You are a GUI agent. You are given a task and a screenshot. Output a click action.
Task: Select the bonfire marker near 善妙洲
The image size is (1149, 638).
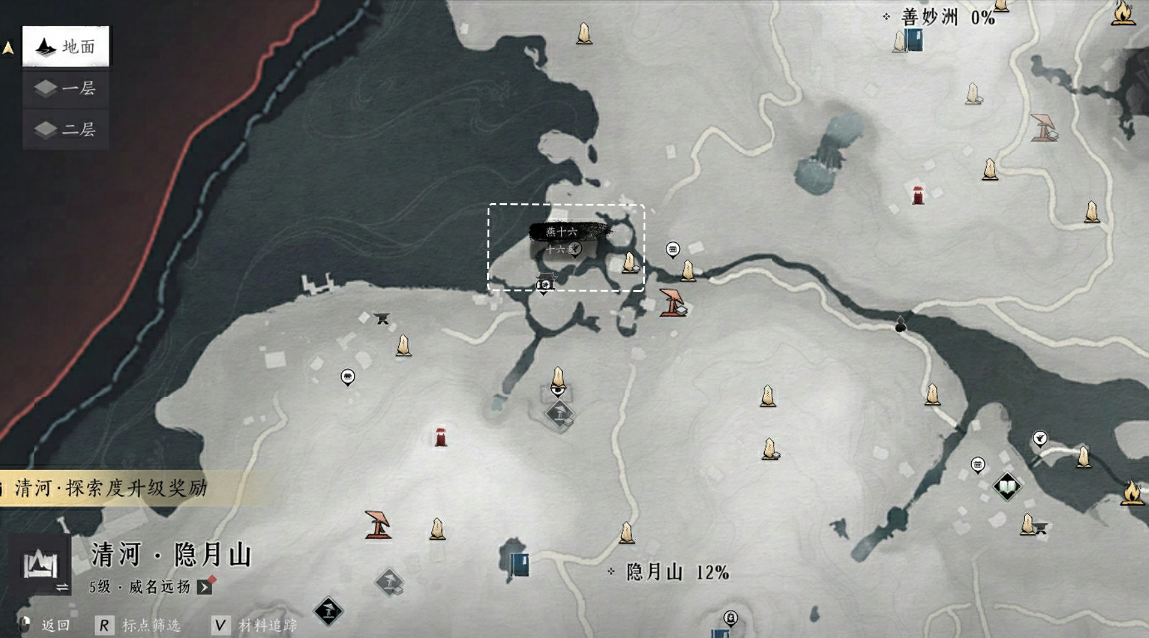(1123, 13)
